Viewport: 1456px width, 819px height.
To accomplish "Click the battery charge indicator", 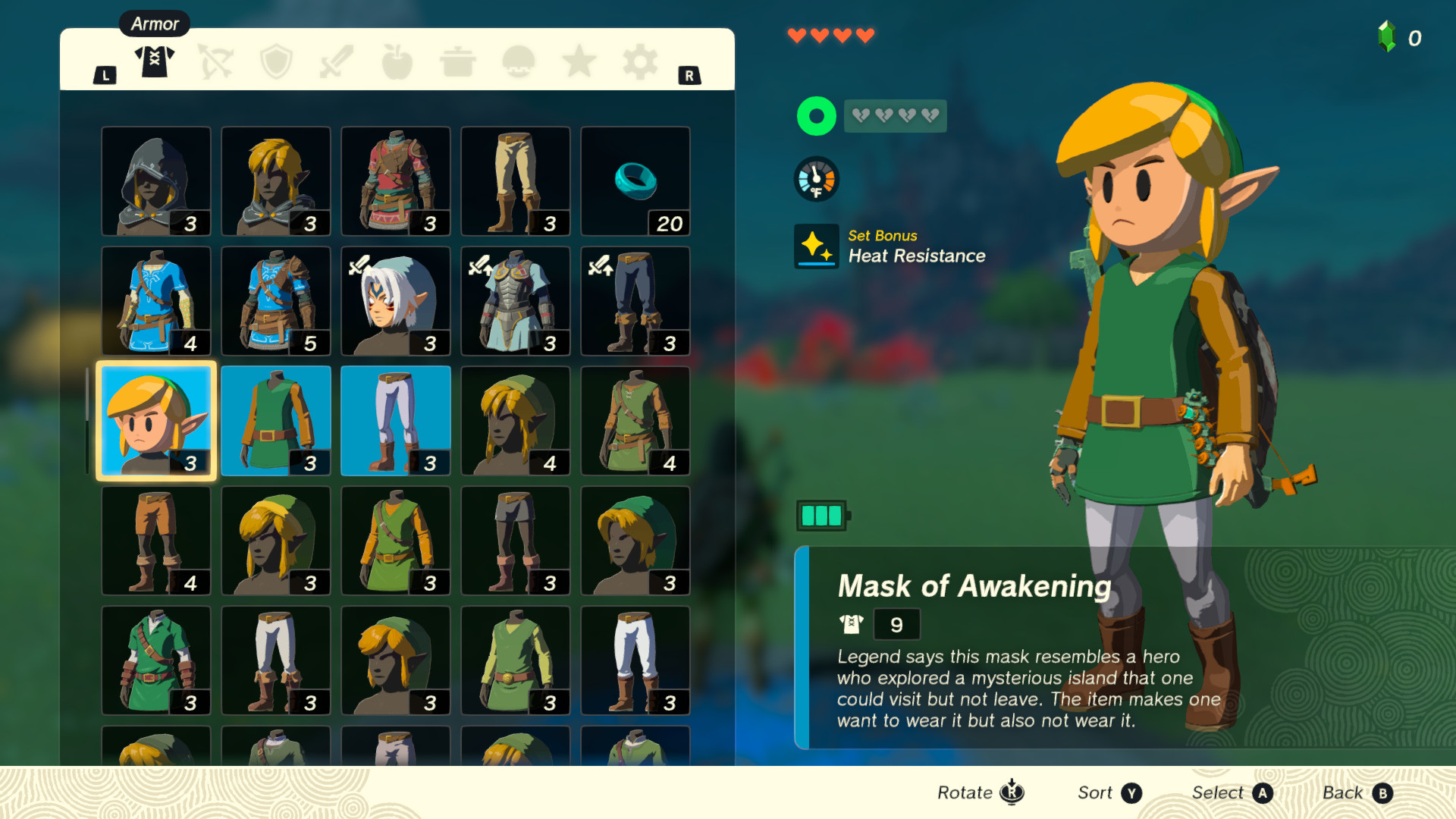I will click(x=821, y=514).
